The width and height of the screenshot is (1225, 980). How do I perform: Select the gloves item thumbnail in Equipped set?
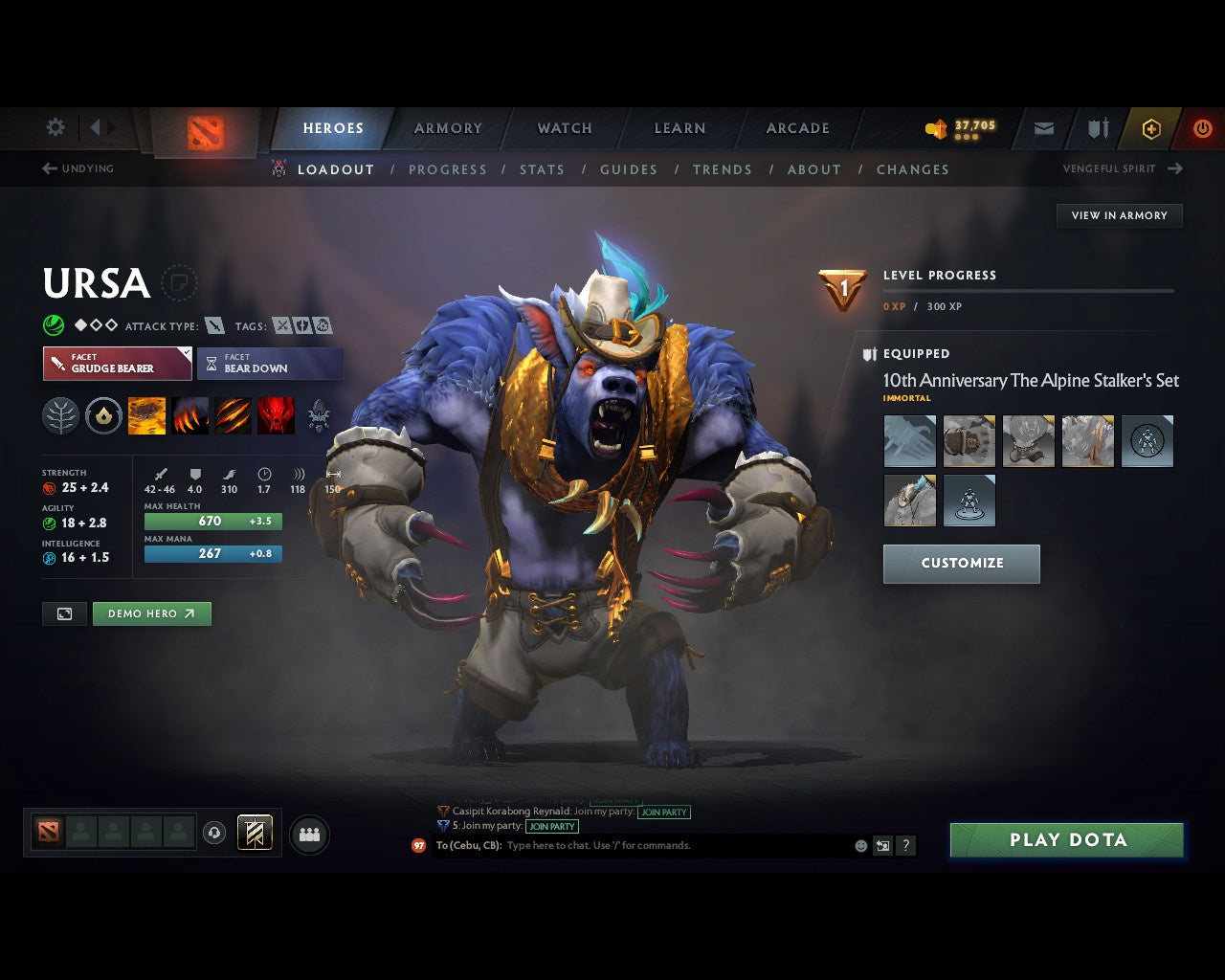909,440
